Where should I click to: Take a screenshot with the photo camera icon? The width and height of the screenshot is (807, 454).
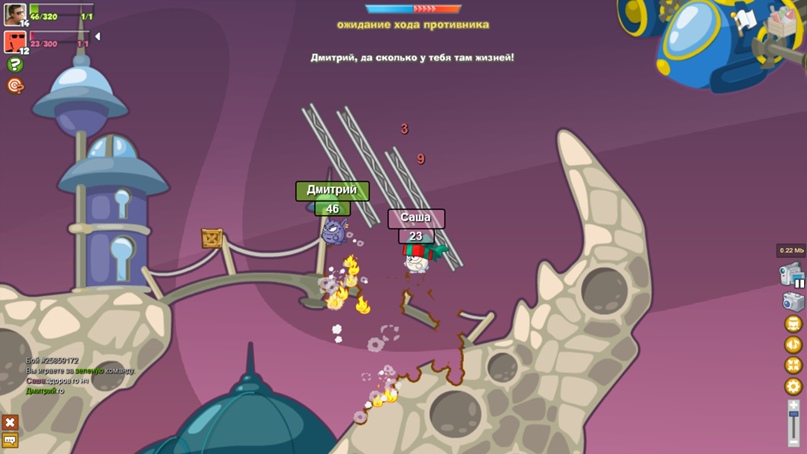pyautogui.click(x=792, y=301)
